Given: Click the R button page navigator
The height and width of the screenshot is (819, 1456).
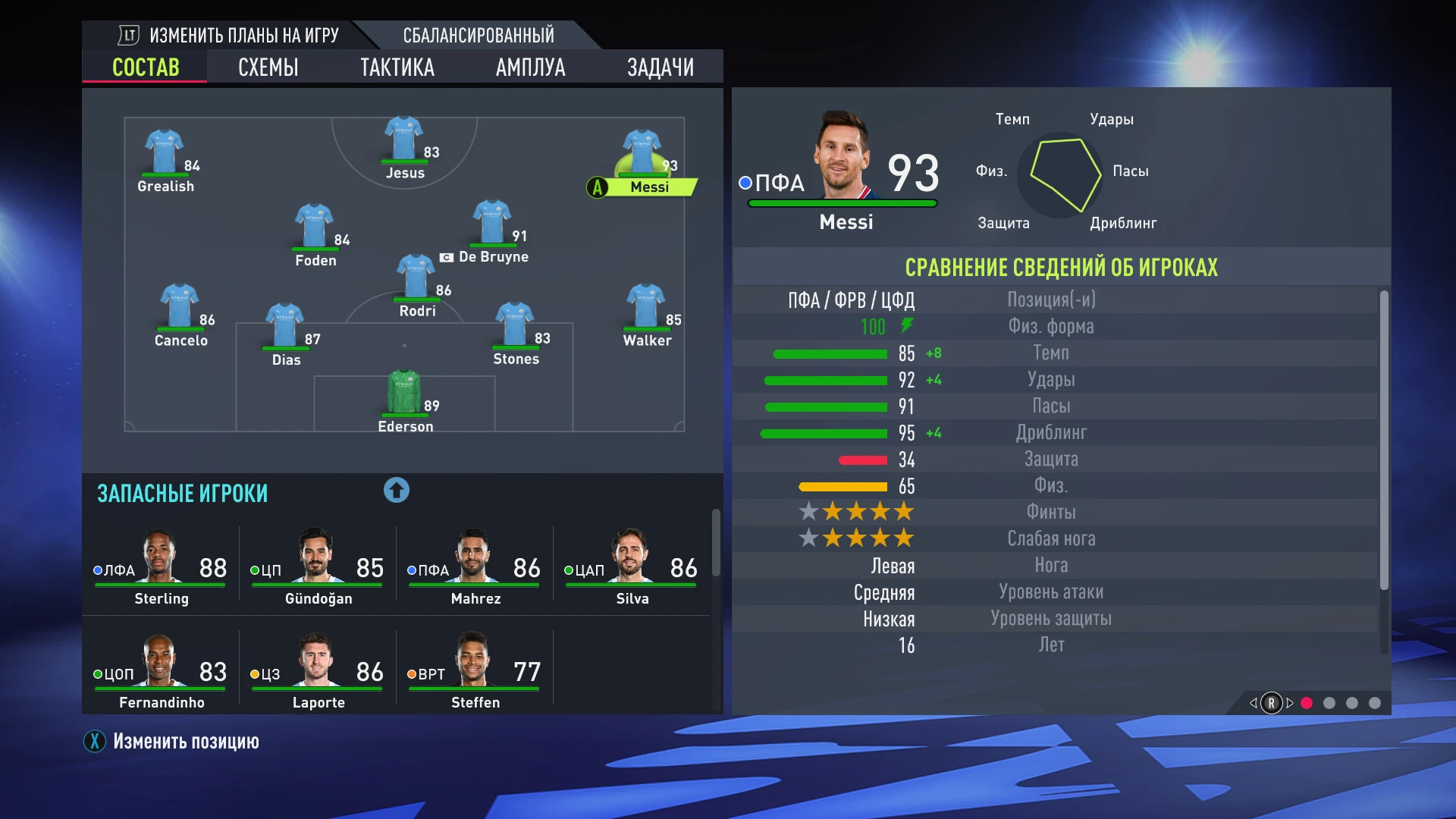Looking at the screenshot, I should [1271, 704].
